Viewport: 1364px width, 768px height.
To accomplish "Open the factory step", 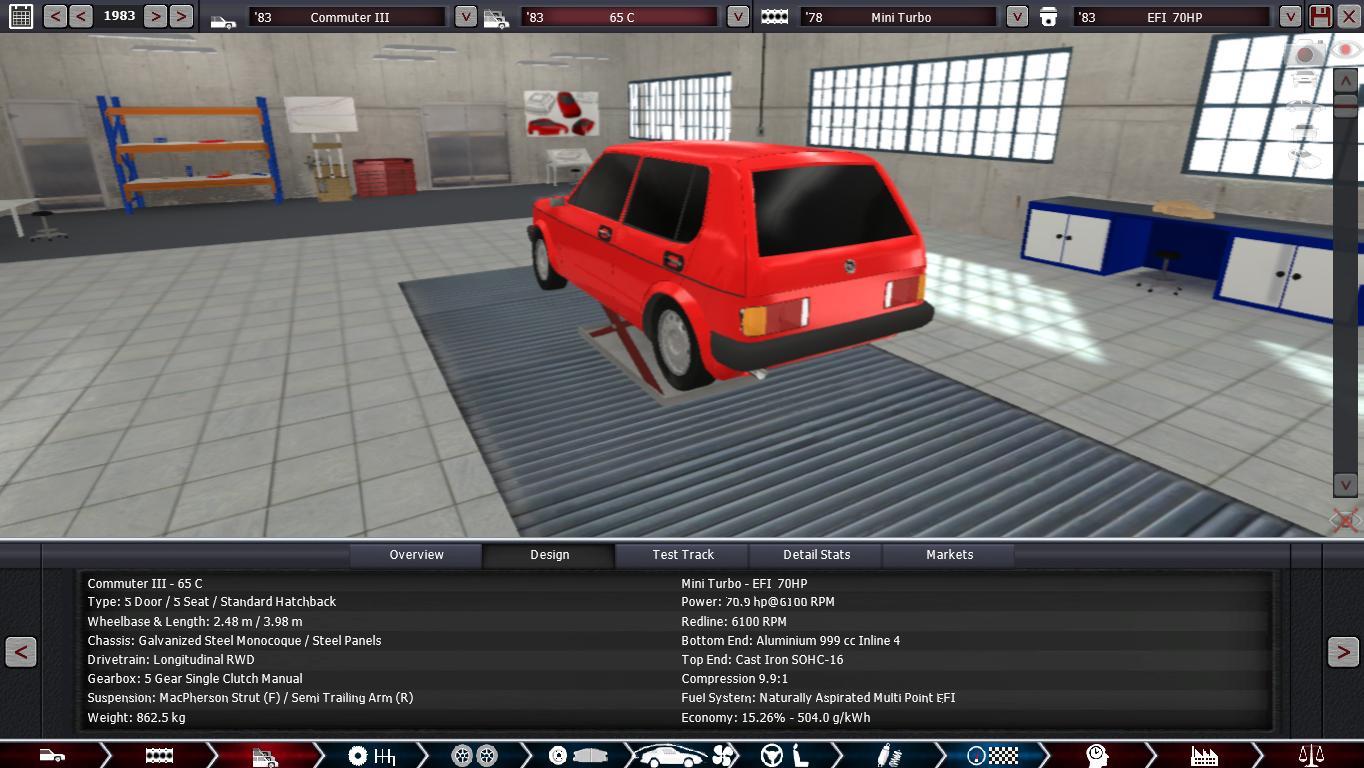I will click(1203, 756).
